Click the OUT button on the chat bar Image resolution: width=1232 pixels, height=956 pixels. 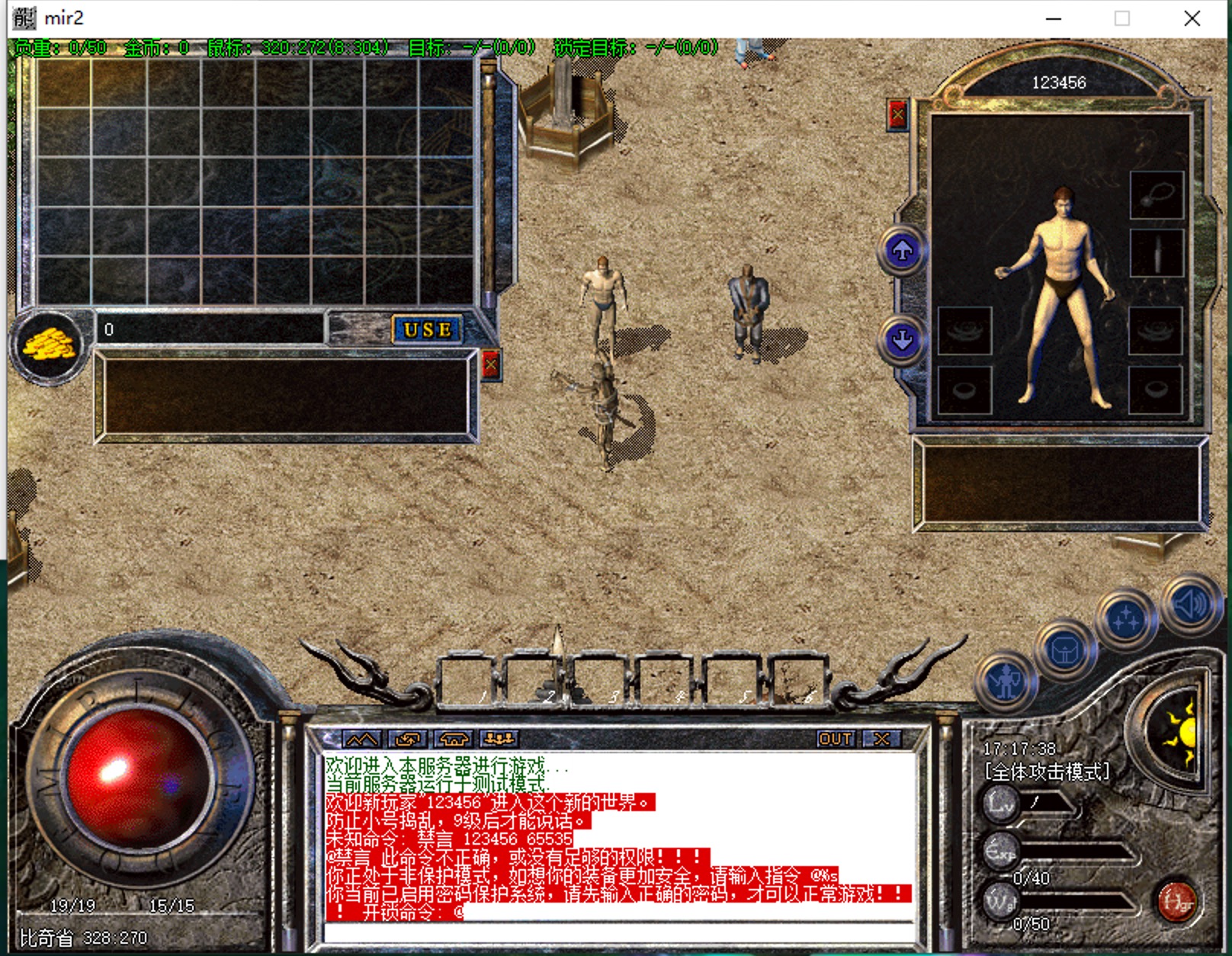[836, 739]
